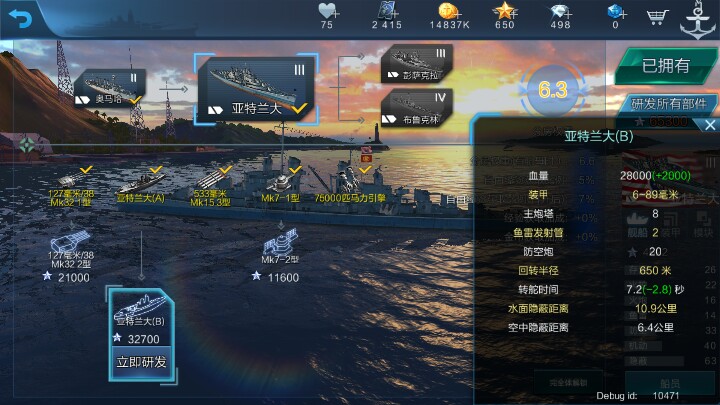Select the 亚特兰大(B) hull upgrade

141,315
